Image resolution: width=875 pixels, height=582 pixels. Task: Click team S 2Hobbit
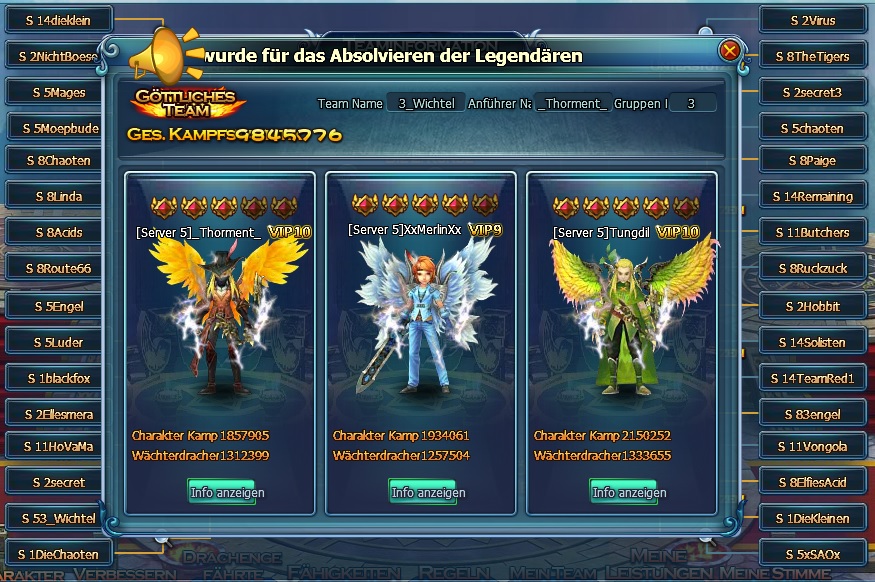tap(811, 306)
